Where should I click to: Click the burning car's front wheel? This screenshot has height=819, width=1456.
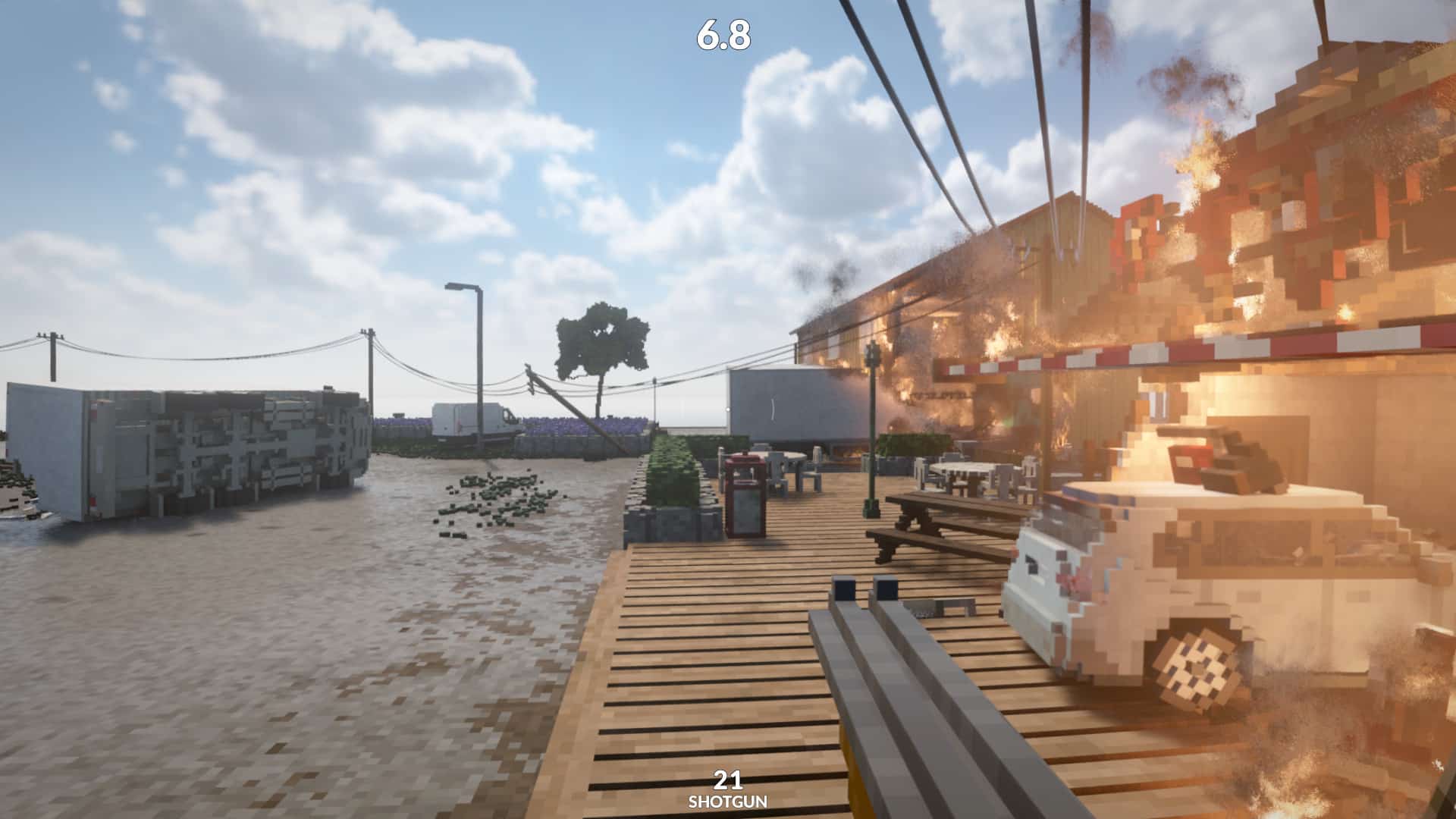click(1198, 667)
